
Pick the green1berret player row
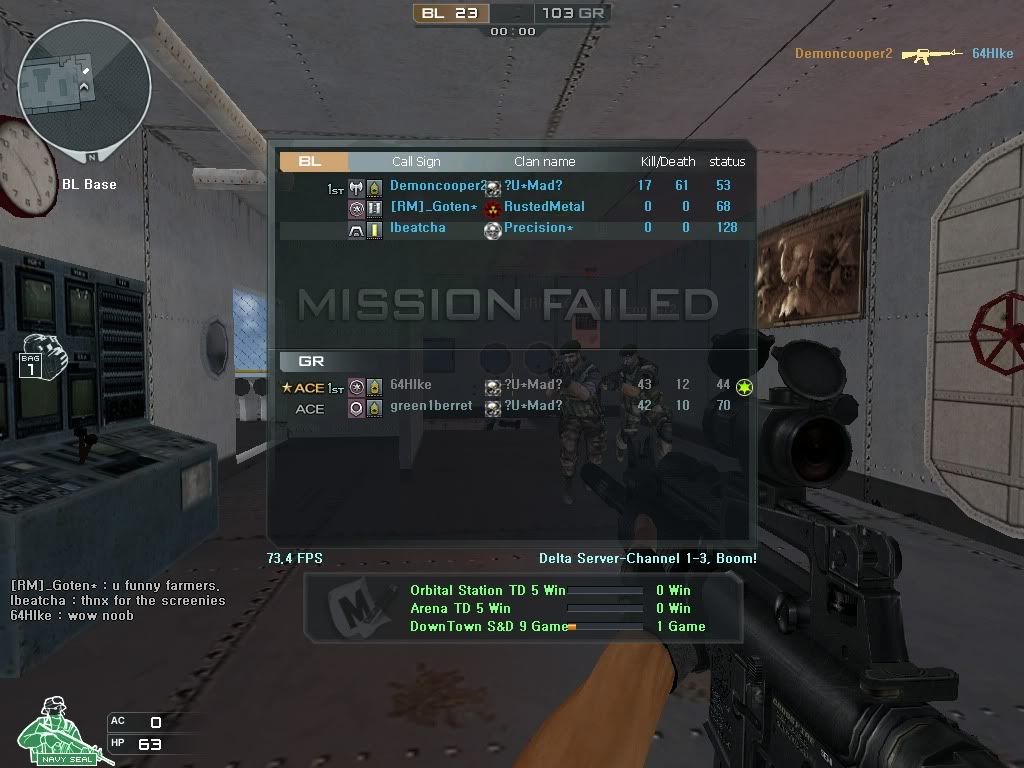(x=512, y=407)
